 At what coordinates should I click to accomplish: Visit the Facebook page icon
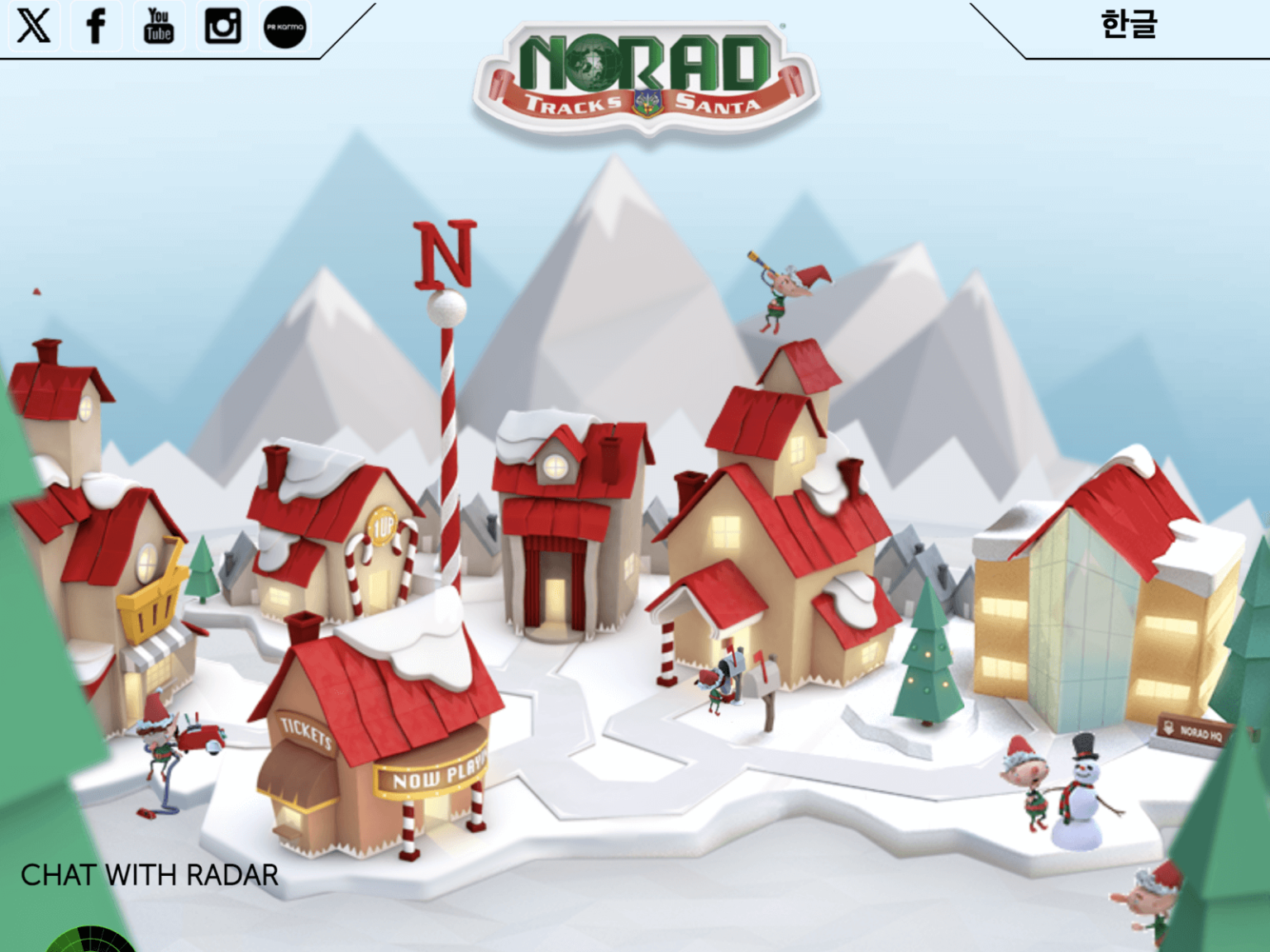96,26
